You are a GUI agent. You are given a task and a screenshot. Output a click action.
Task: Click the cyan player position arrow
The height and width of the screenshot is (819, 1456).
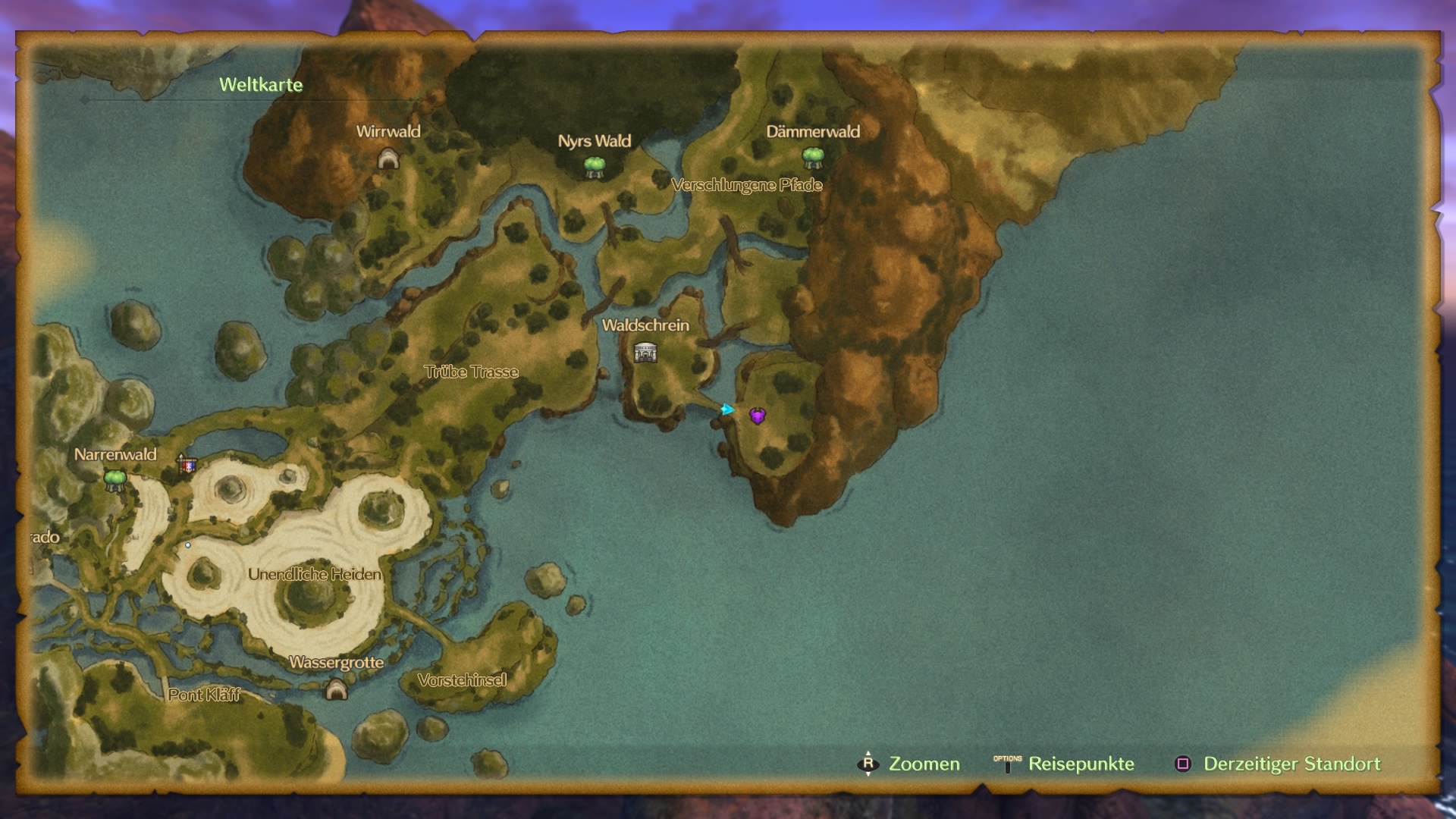pyautogui.click(x=727, y=409)
